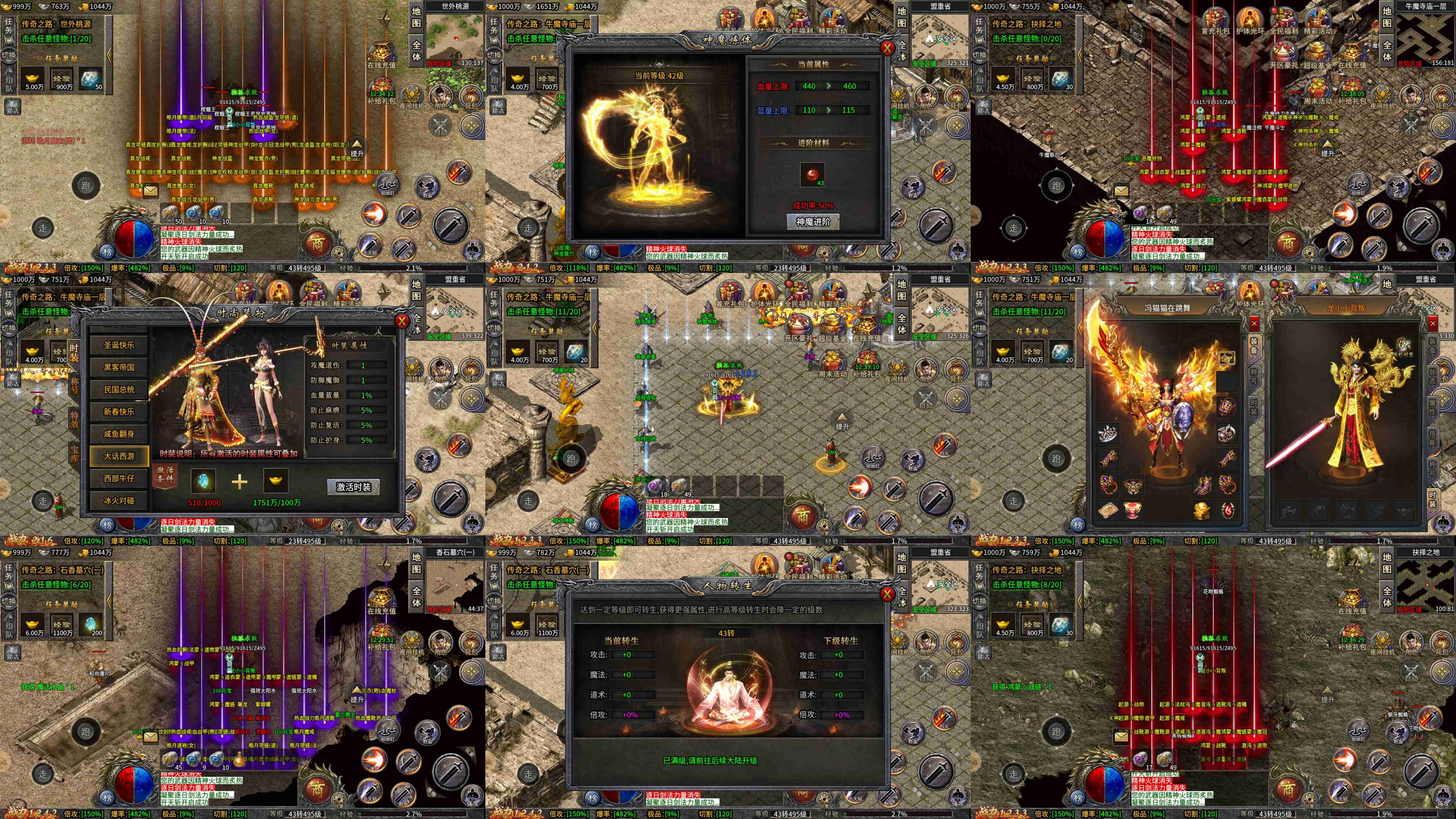Open the 属性 attributes tab

point(1432,406)
